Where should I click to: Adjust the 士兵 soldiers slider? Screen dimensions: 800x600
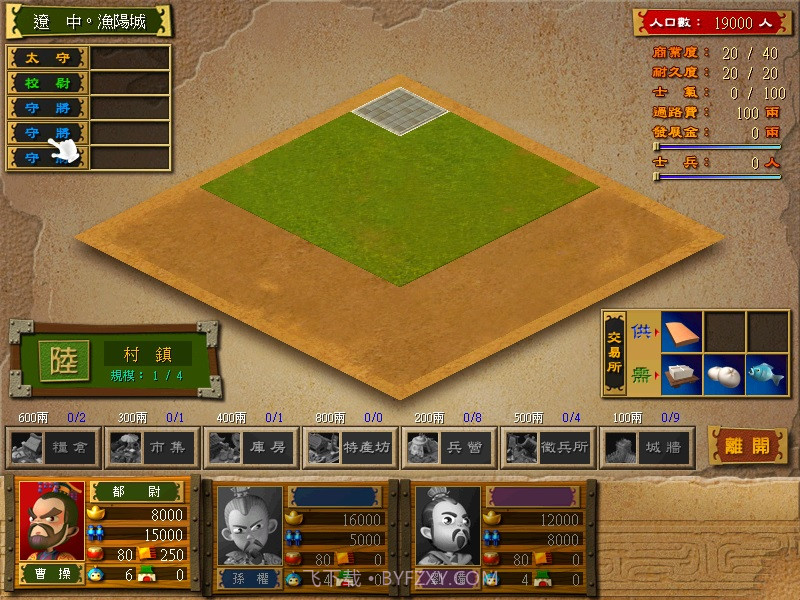[x=657, y=177]
